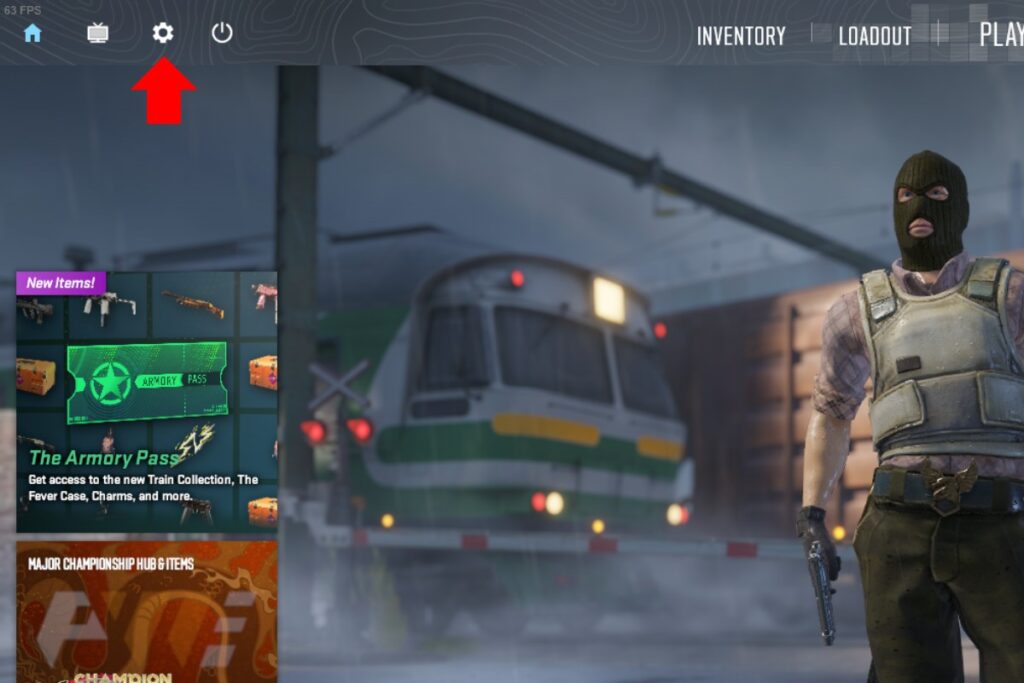The width and height of the screenshot is (1024, 683).
Task: Click the power quit icon
Action: click(x=222, y=33)
